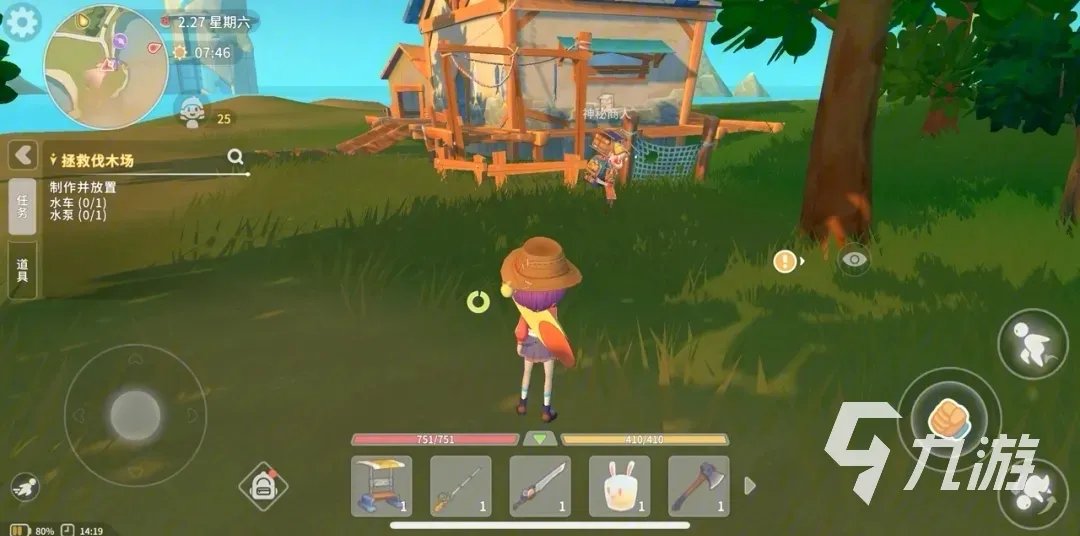Tap the fist punch attack button
Viewport: 1080px width, 536px height.
[x=949, y=419]
